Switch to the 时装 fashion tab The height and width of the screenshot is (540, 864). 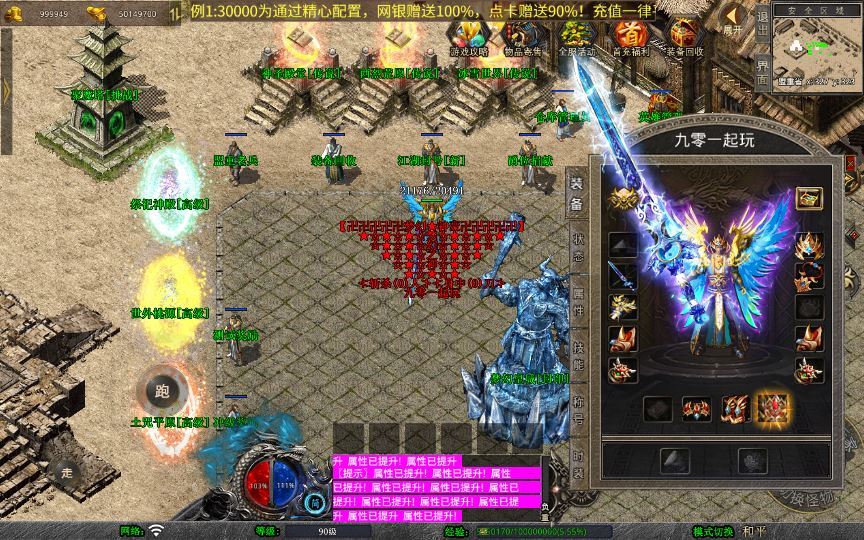577,462
